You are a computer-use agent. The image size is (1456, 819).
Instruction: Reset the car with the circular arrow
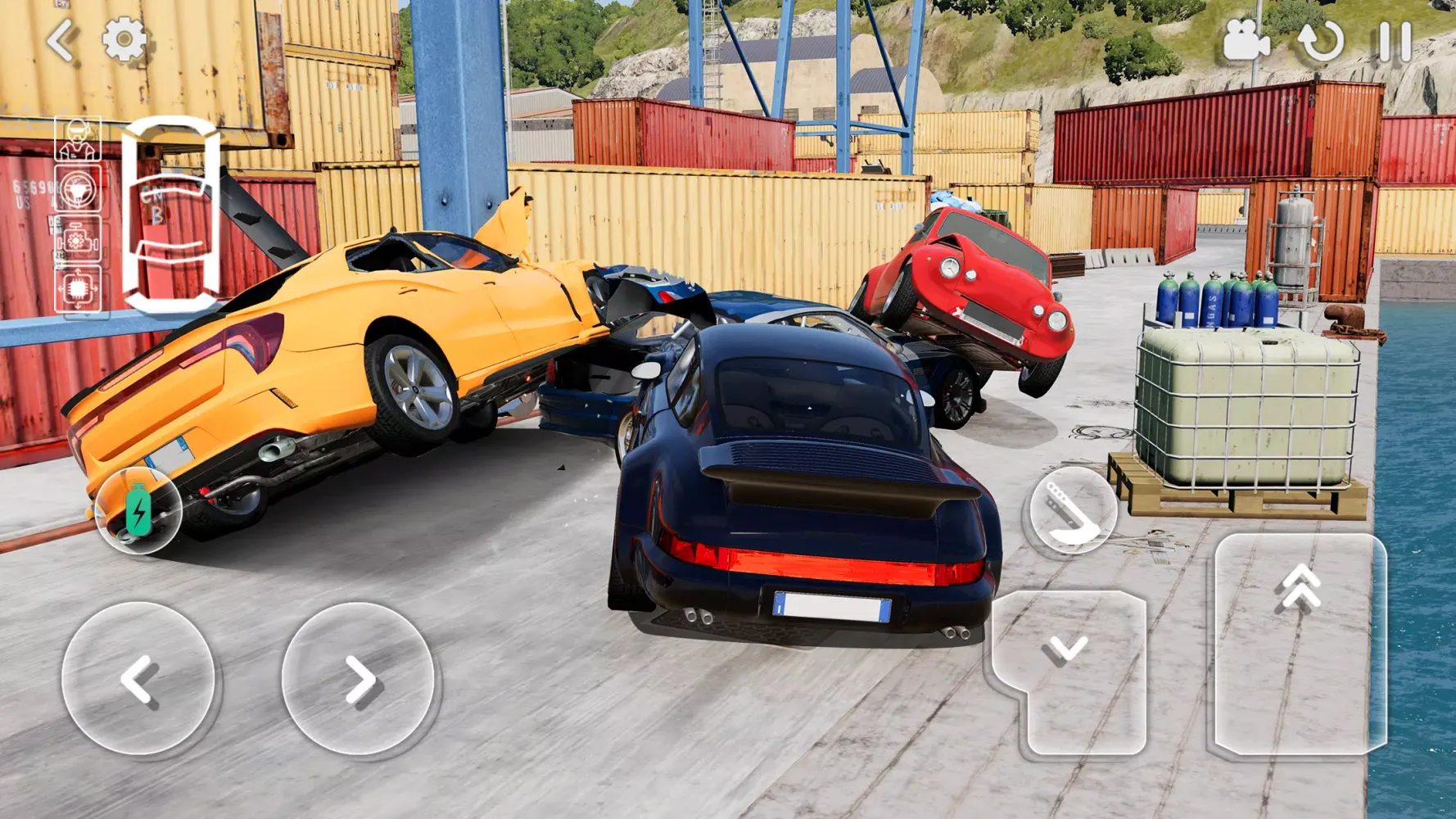pos(1320,41)
